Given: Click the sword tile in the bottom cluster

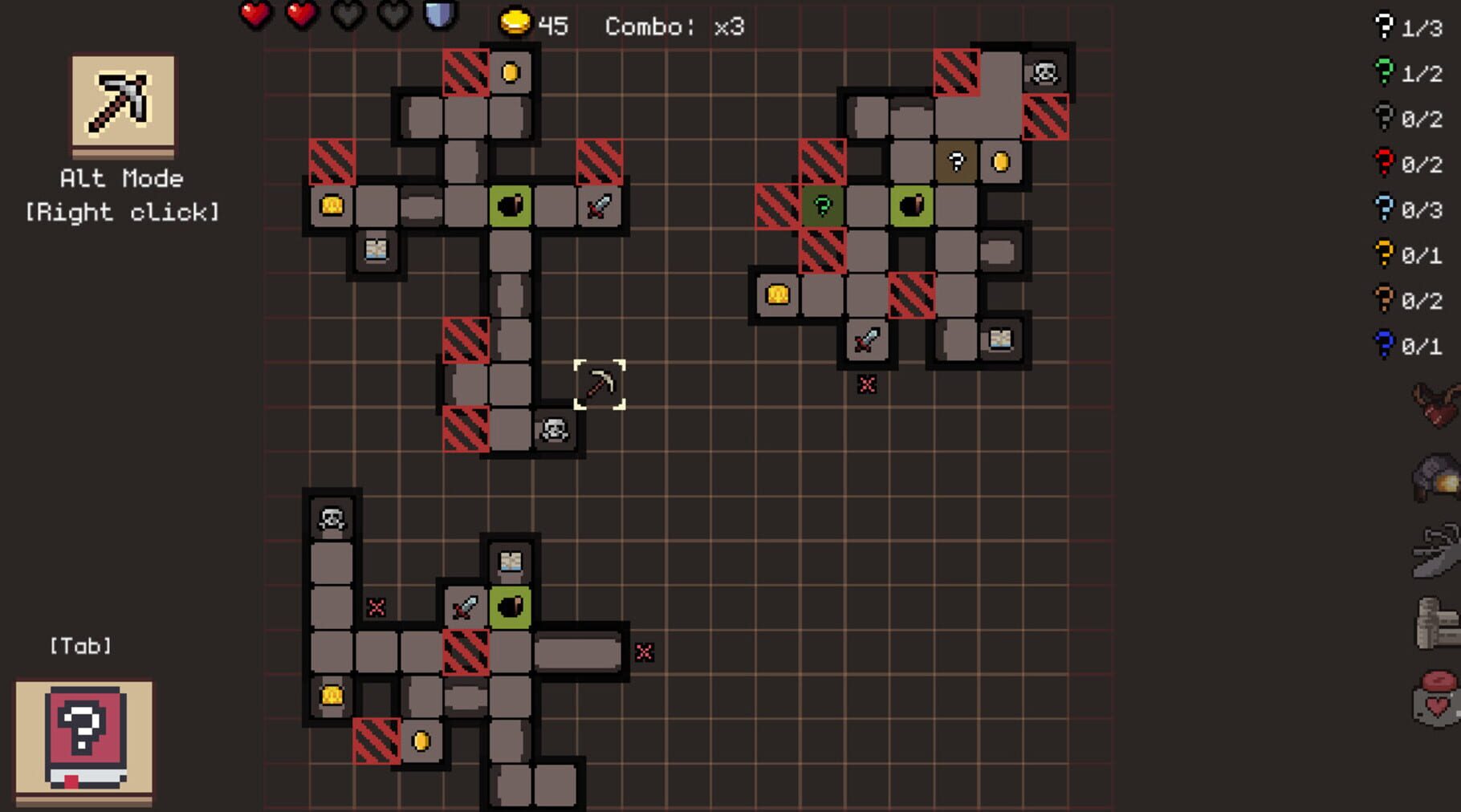Looking at the screenshot, I should (x=464, y=608).
